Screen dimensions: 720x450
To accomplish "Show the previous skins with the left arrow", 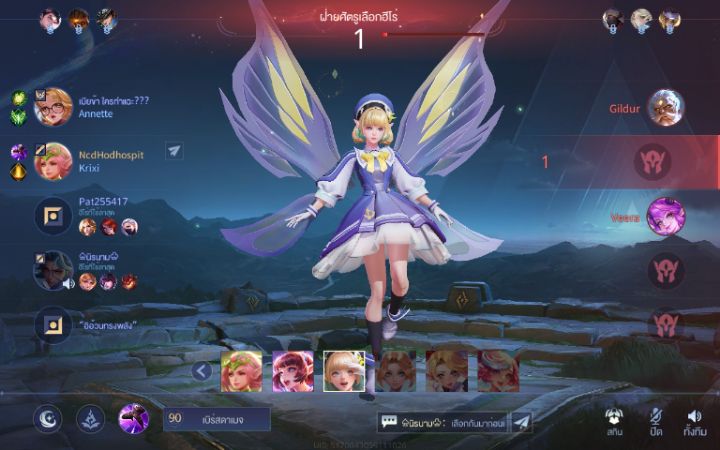I will click(x=201, y=372).
